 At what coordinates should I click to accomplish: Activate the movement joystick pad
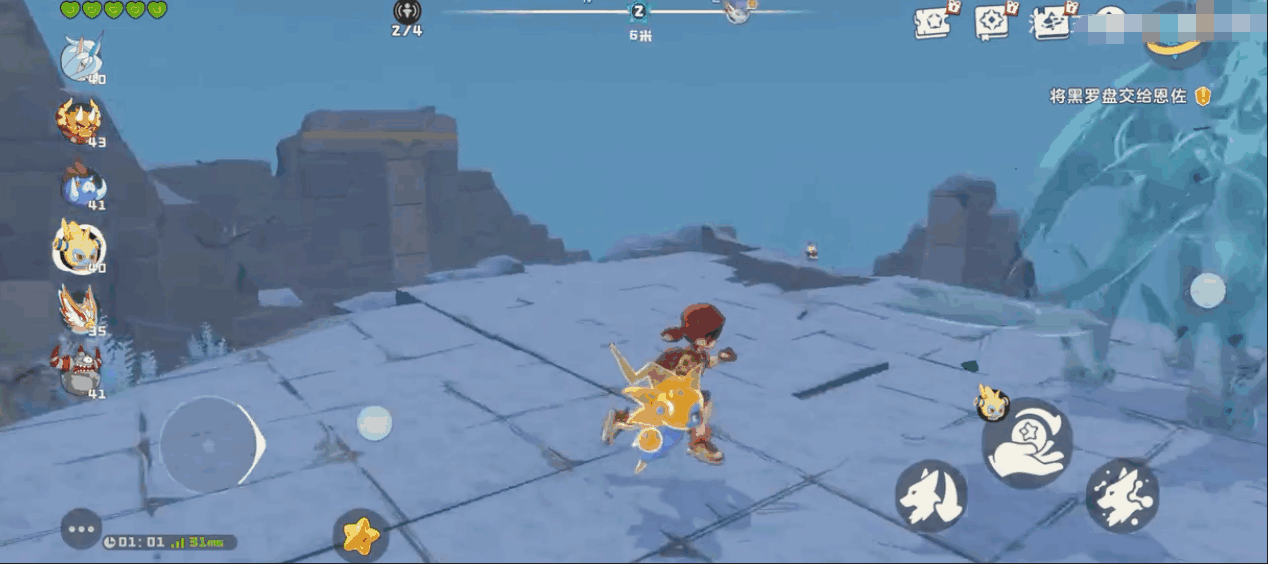point(210,444)
